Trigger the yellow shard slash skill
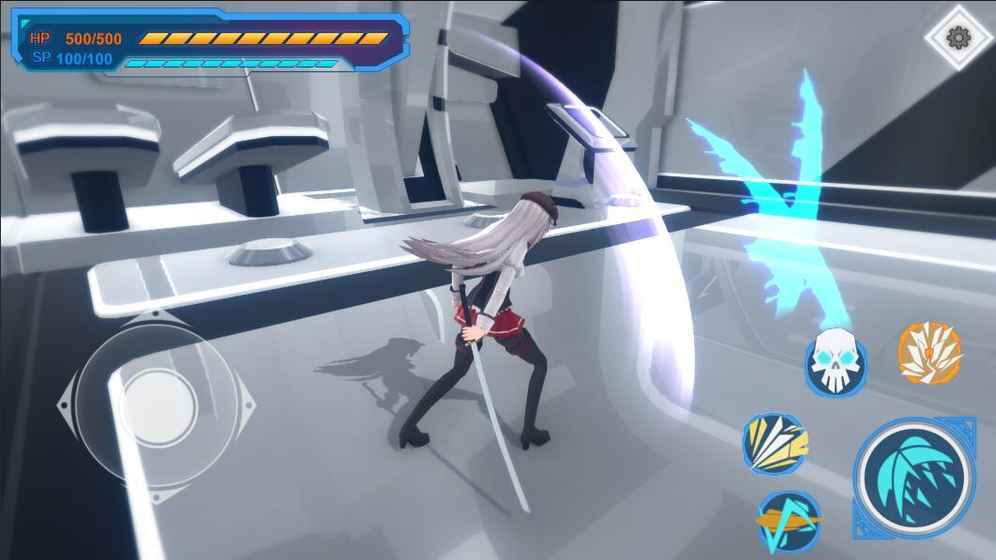Screen dimensions: 996x560 (774, 445)
